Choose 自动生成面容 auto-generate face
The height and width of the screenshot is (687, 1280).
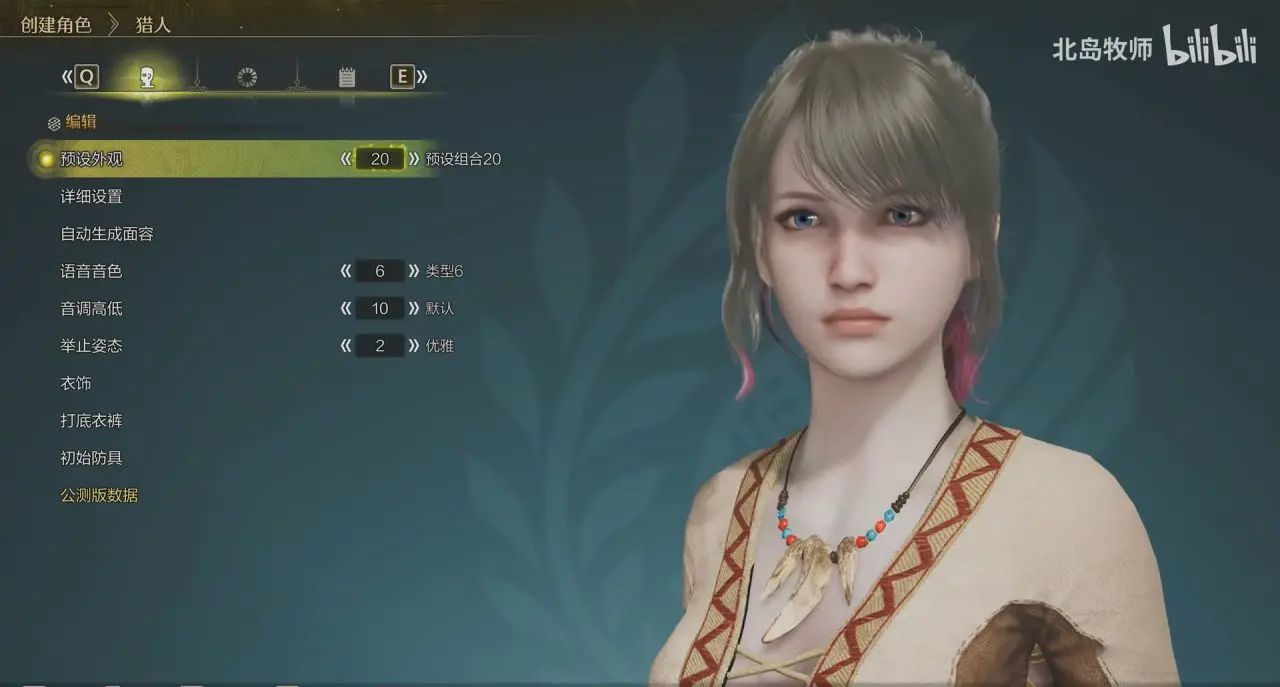107,234
